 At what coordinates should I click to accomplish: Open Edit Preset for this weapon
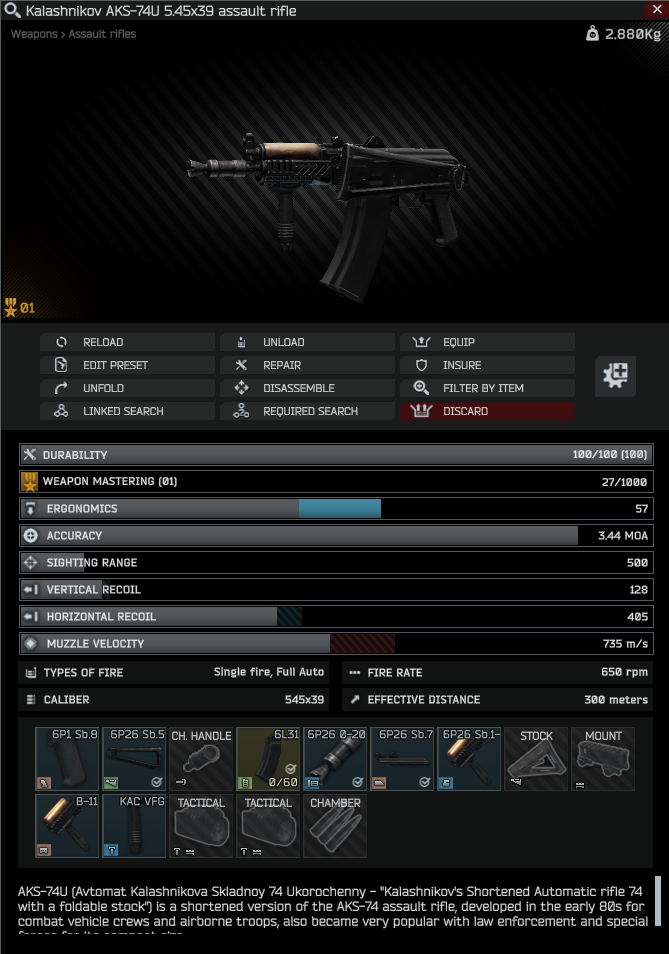[x=127, y=365]
